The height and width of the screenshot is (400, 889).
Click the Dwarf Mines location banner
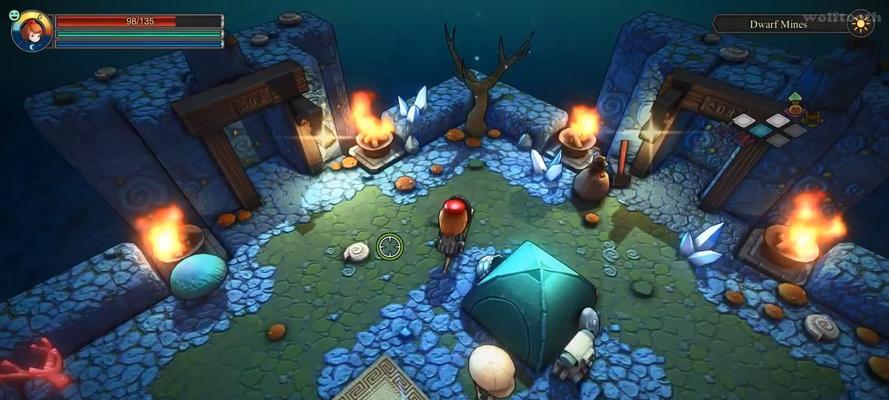(780, 24)
